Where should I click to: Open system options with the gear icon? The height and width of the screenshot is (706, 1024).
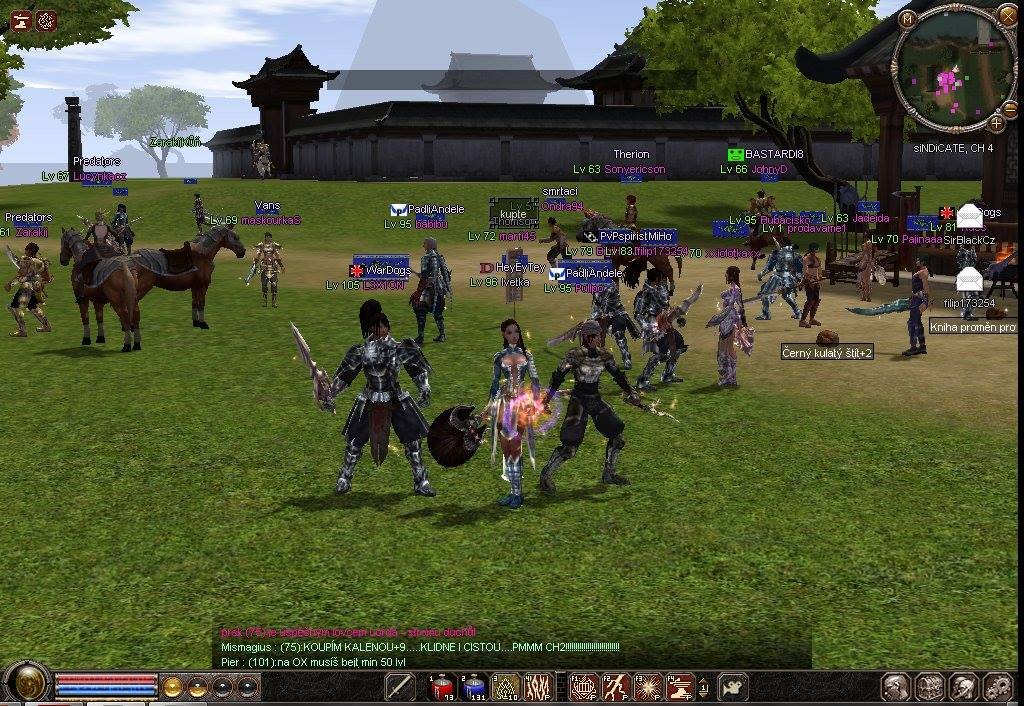(x=998, y=687)
